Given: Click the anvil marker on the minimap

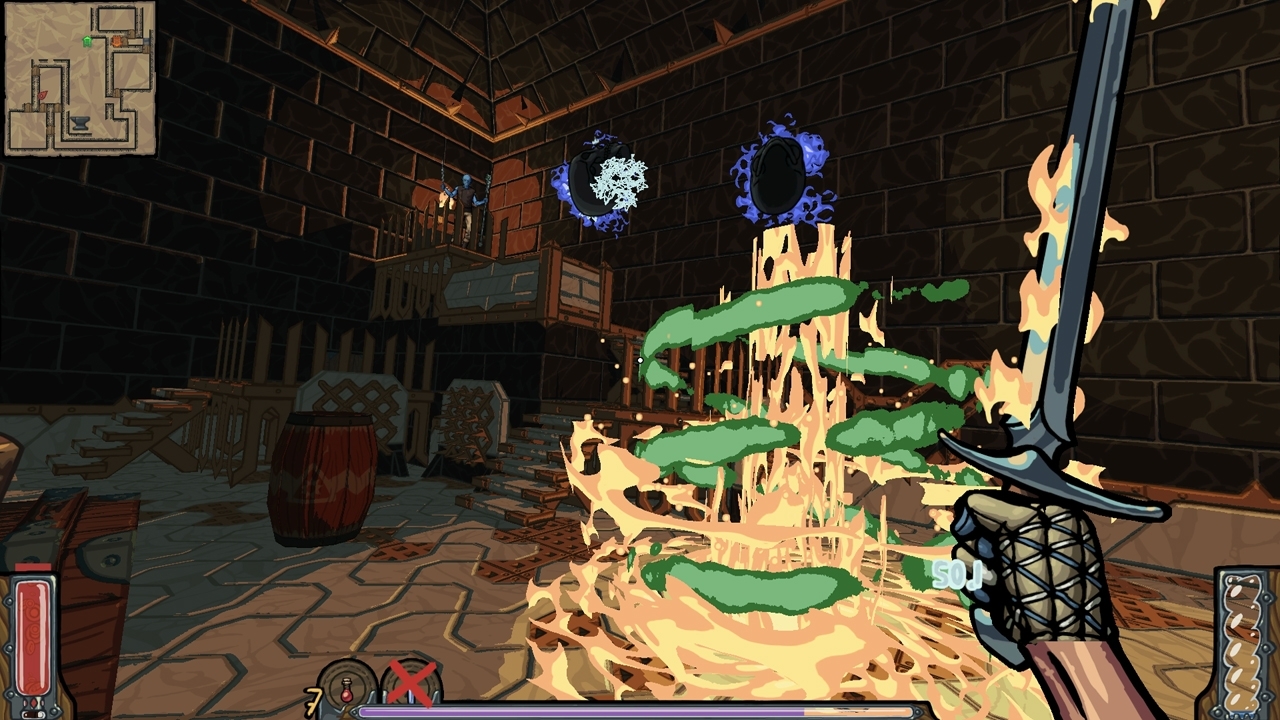Looking at the screenshot, I should click(x=81, y=124).
